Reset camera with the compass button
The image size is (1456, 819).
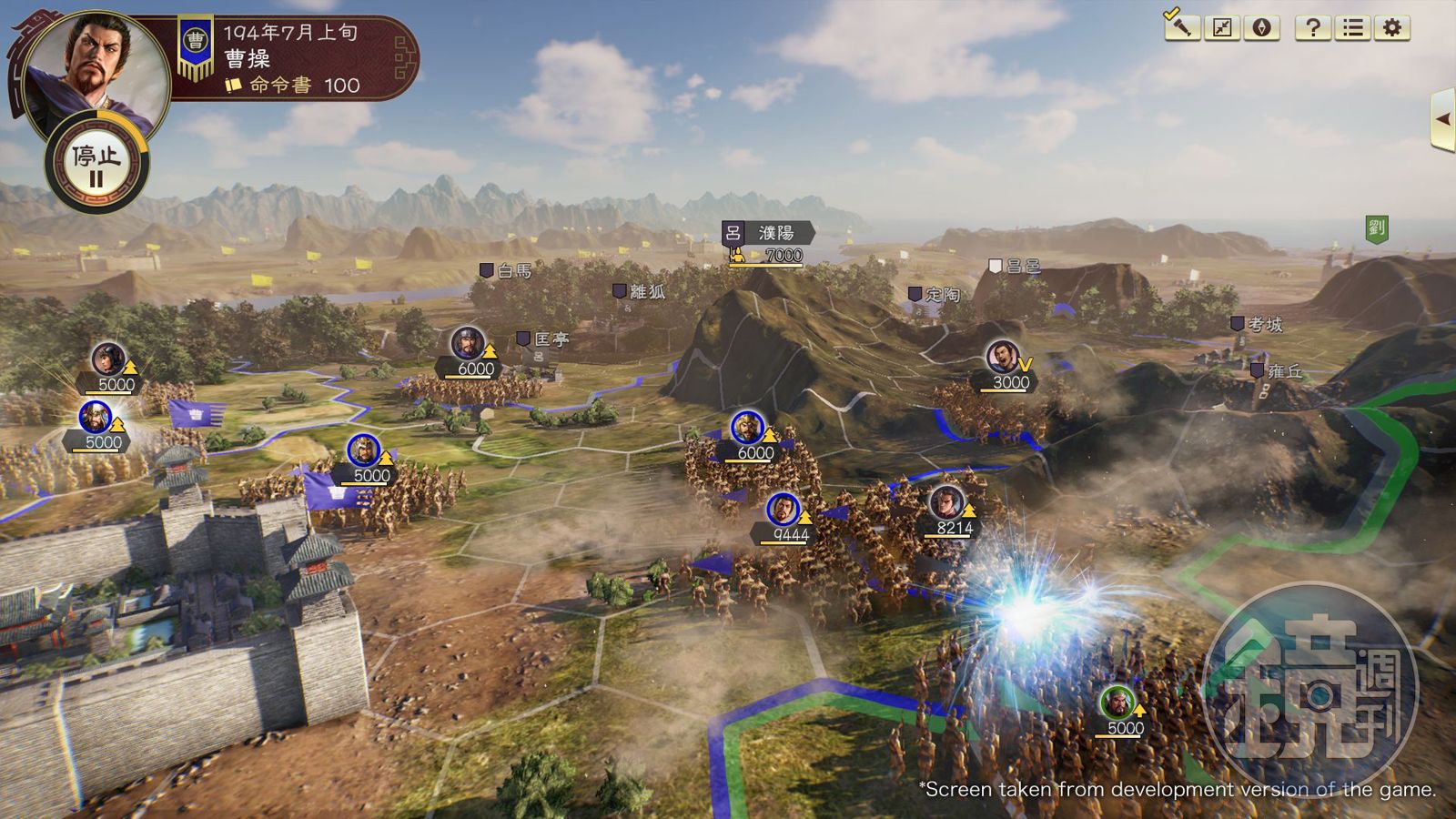pyautogui.click(x=1261, y=28)
